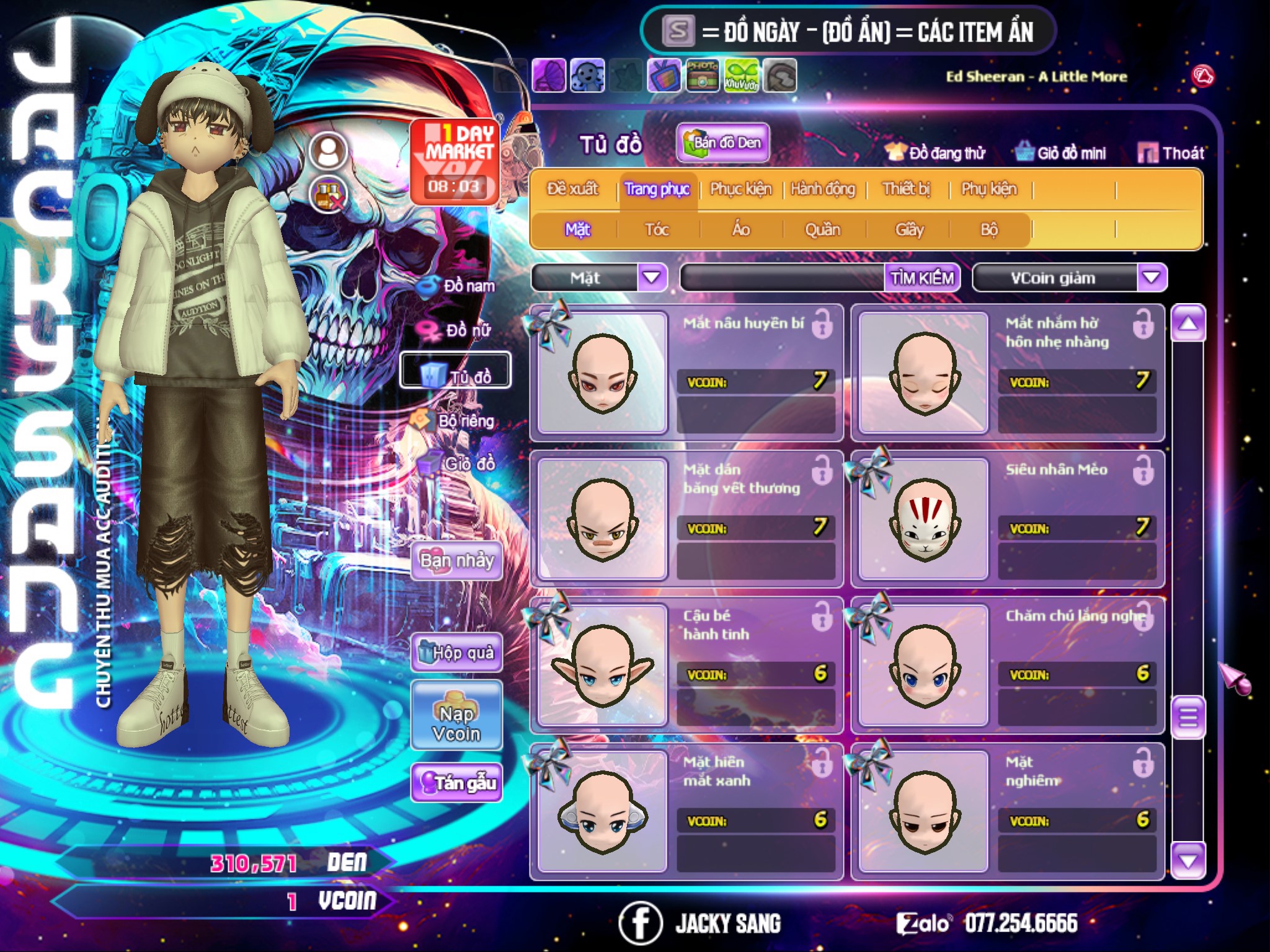Open the Bán đồ Den sell button
Image resolution: width=1270 pixels, height=952 pixels.
click(x=723, y=143)
